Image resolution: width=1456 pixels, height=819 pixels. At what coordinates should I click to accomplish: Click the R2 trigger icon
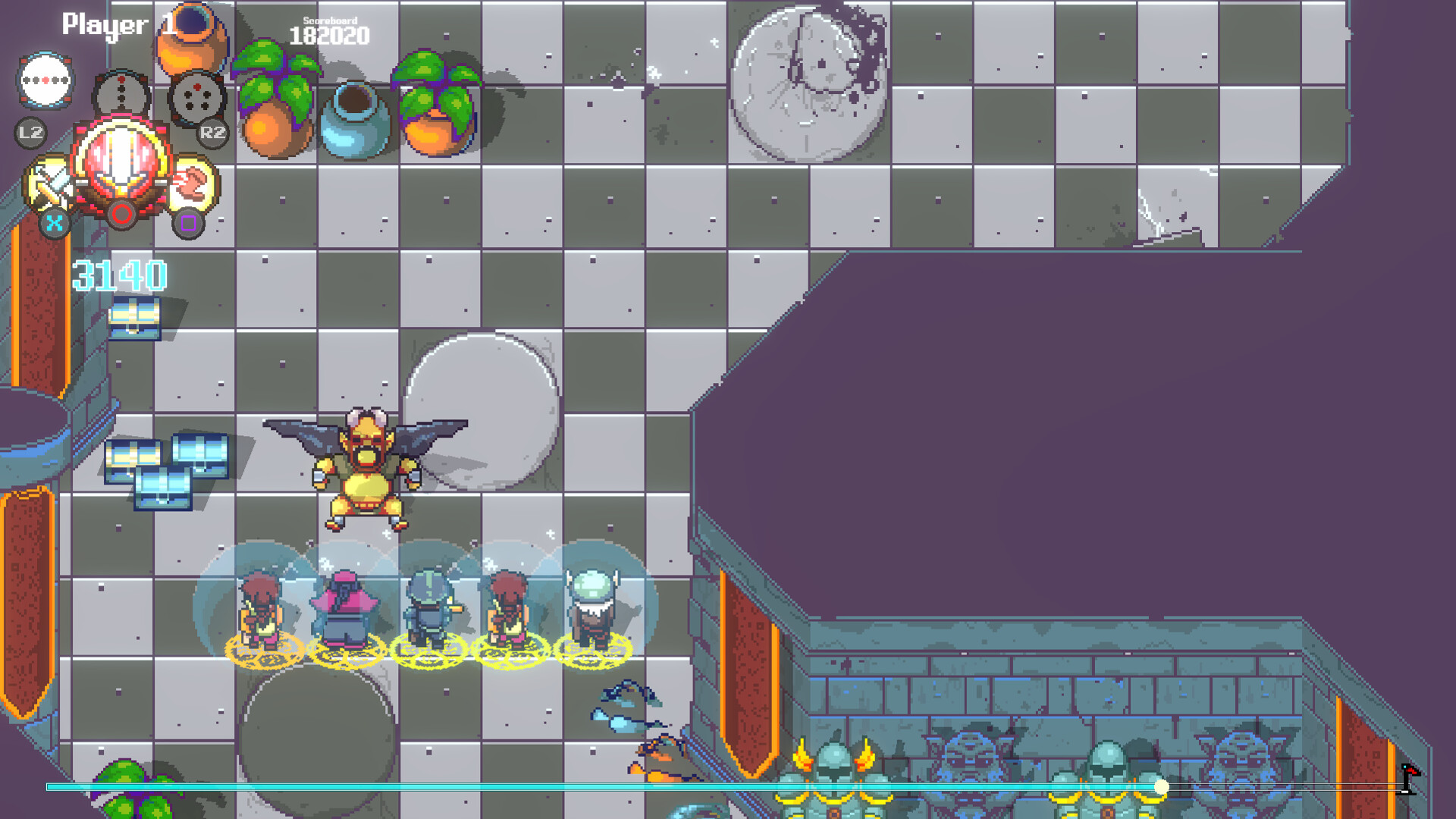pos(213,134)
